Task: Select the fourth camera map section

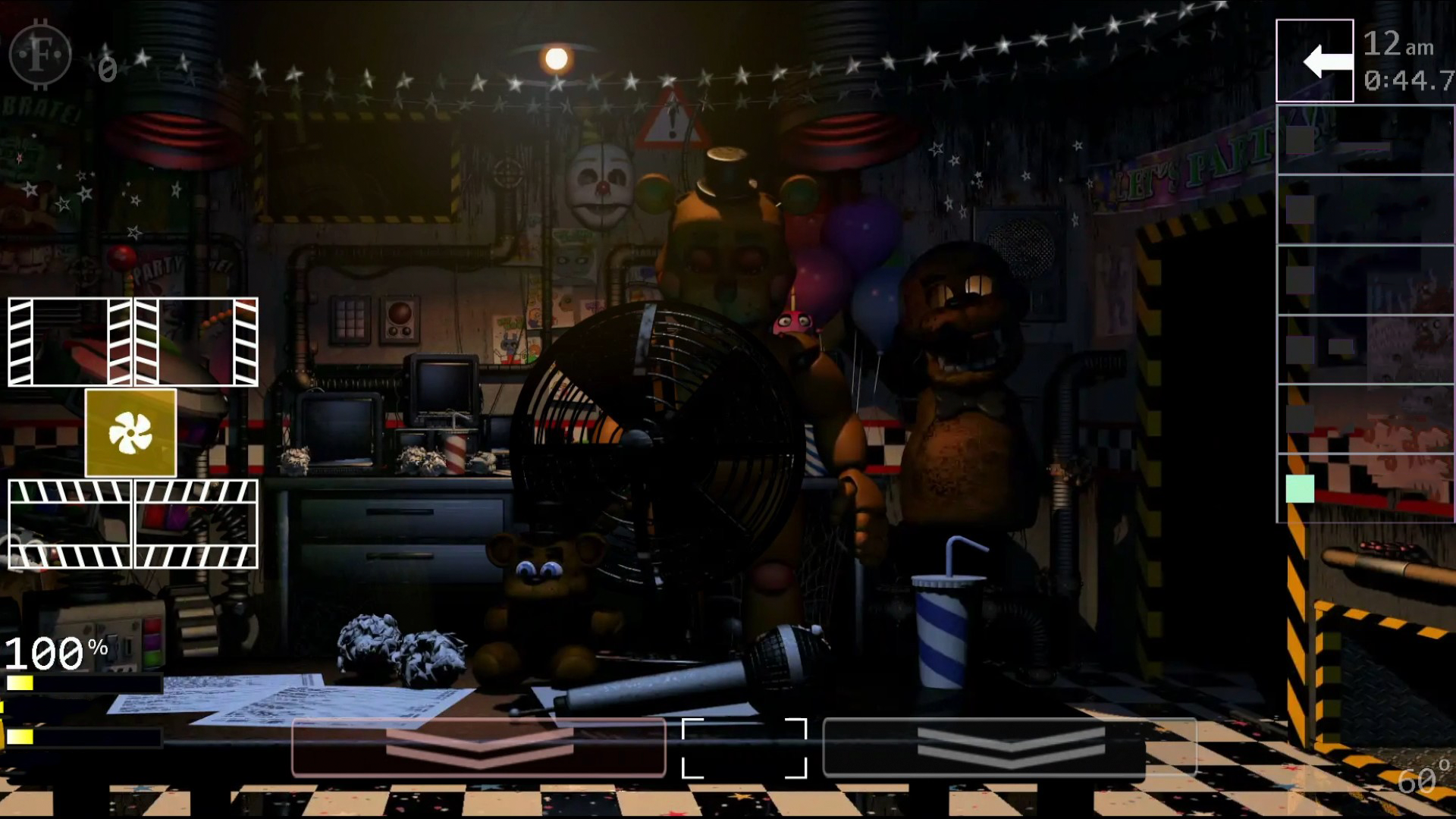Action: pyautogui.click(x=1365, y=349)
